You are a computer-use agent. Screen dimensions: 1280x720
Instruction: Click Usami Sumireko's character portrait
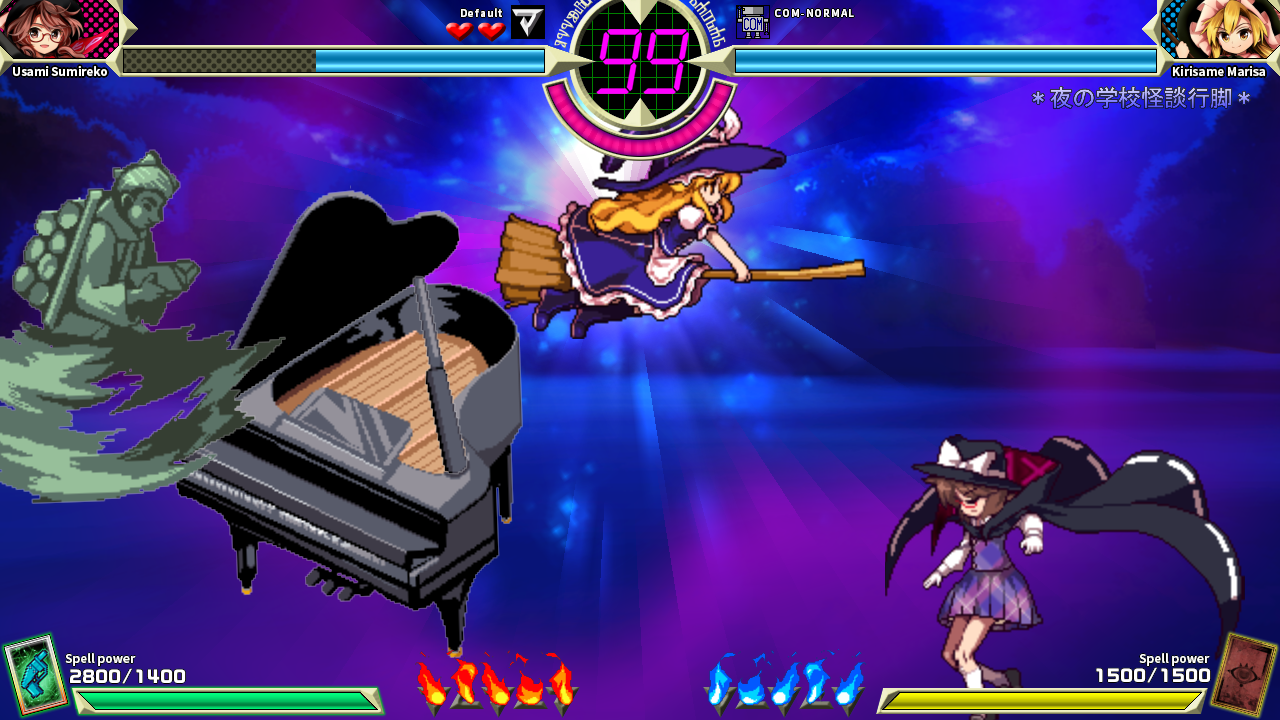pyautogui.click(x=58, y=30)
